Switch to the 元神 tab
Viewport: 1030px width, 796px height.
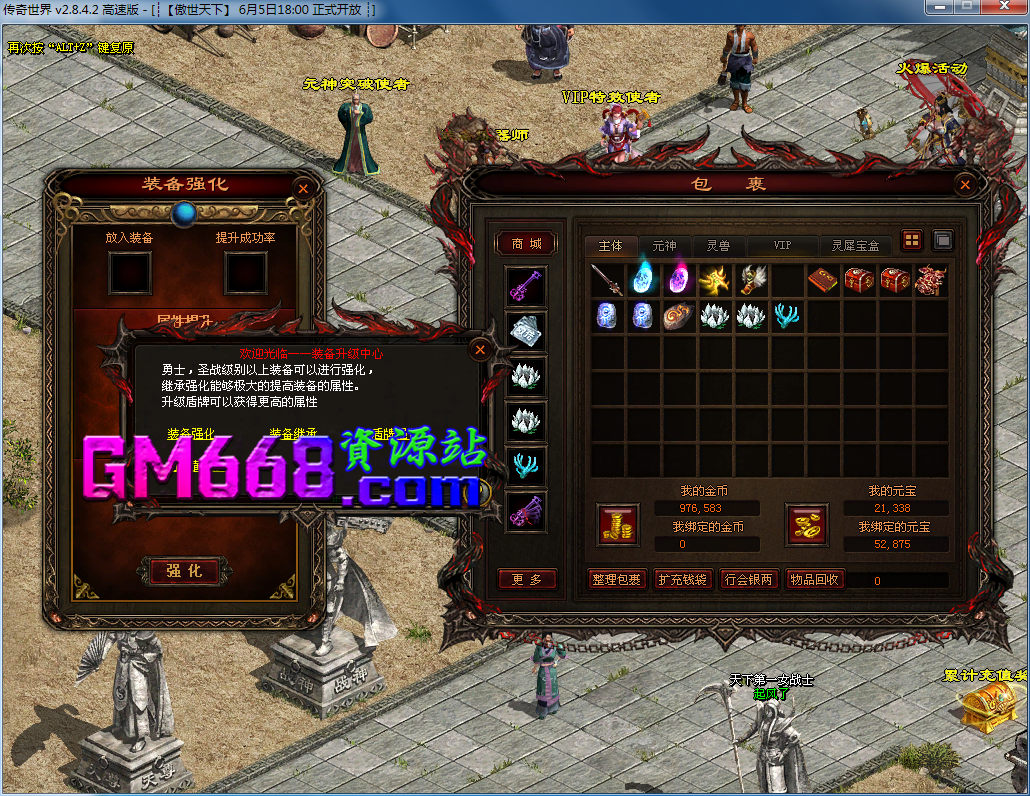[x=664, y=245]
